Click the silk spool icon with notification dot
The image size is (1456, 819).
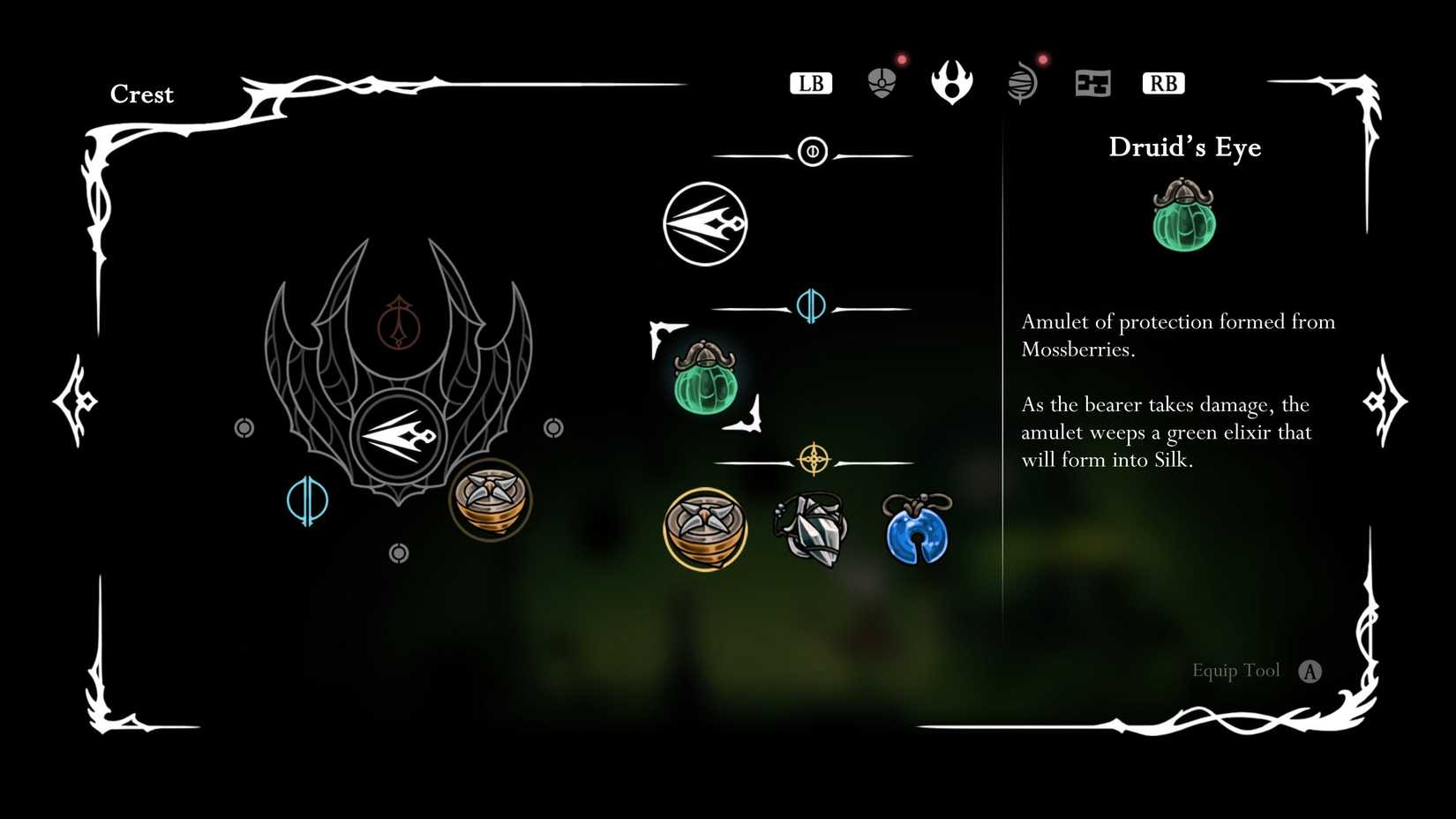pos(1023,81)
